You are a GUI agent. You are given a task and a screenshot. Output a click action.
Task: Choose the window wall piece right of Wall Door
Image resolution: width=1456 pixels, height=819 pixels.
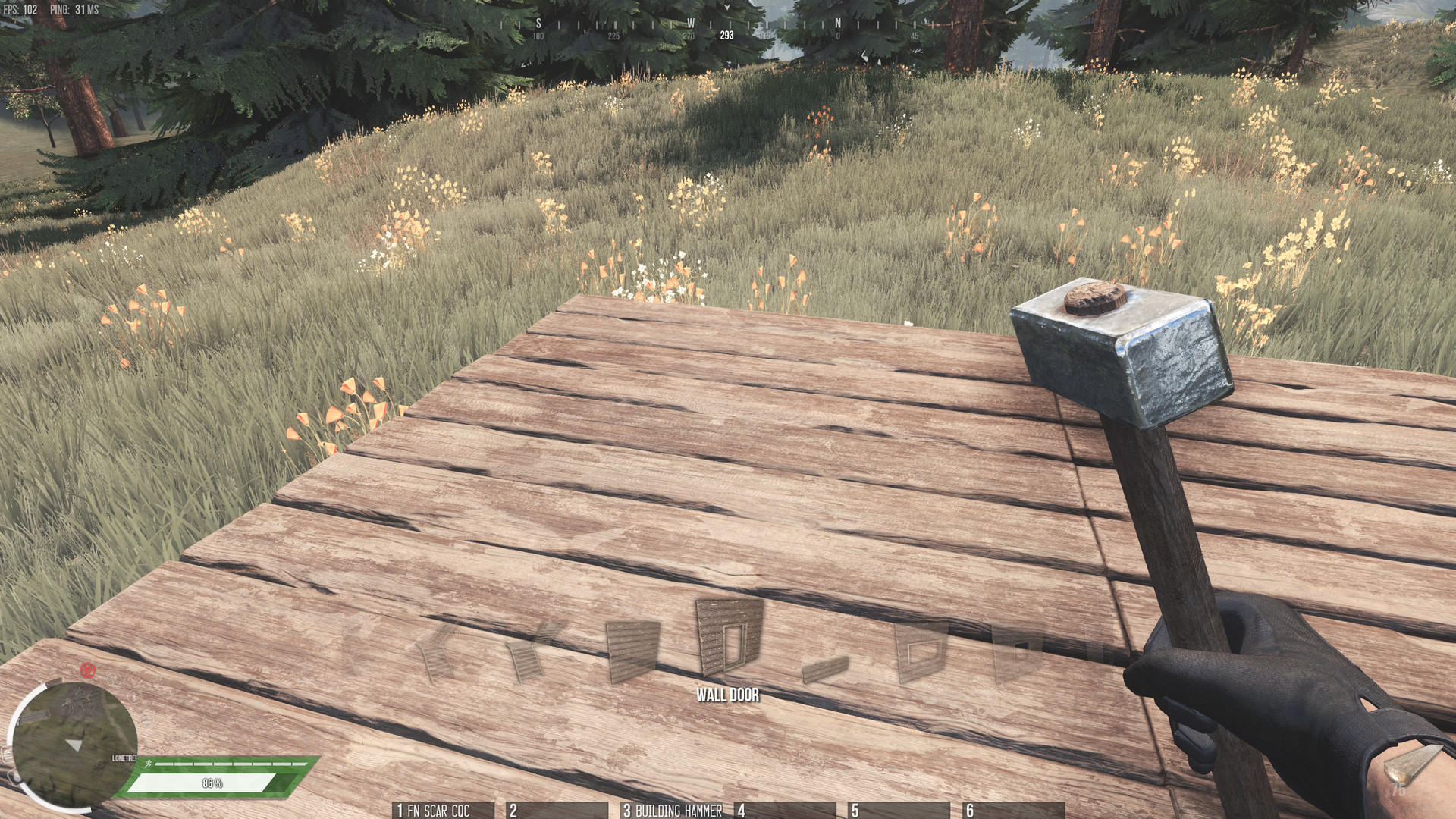click(x=921, y=648)
